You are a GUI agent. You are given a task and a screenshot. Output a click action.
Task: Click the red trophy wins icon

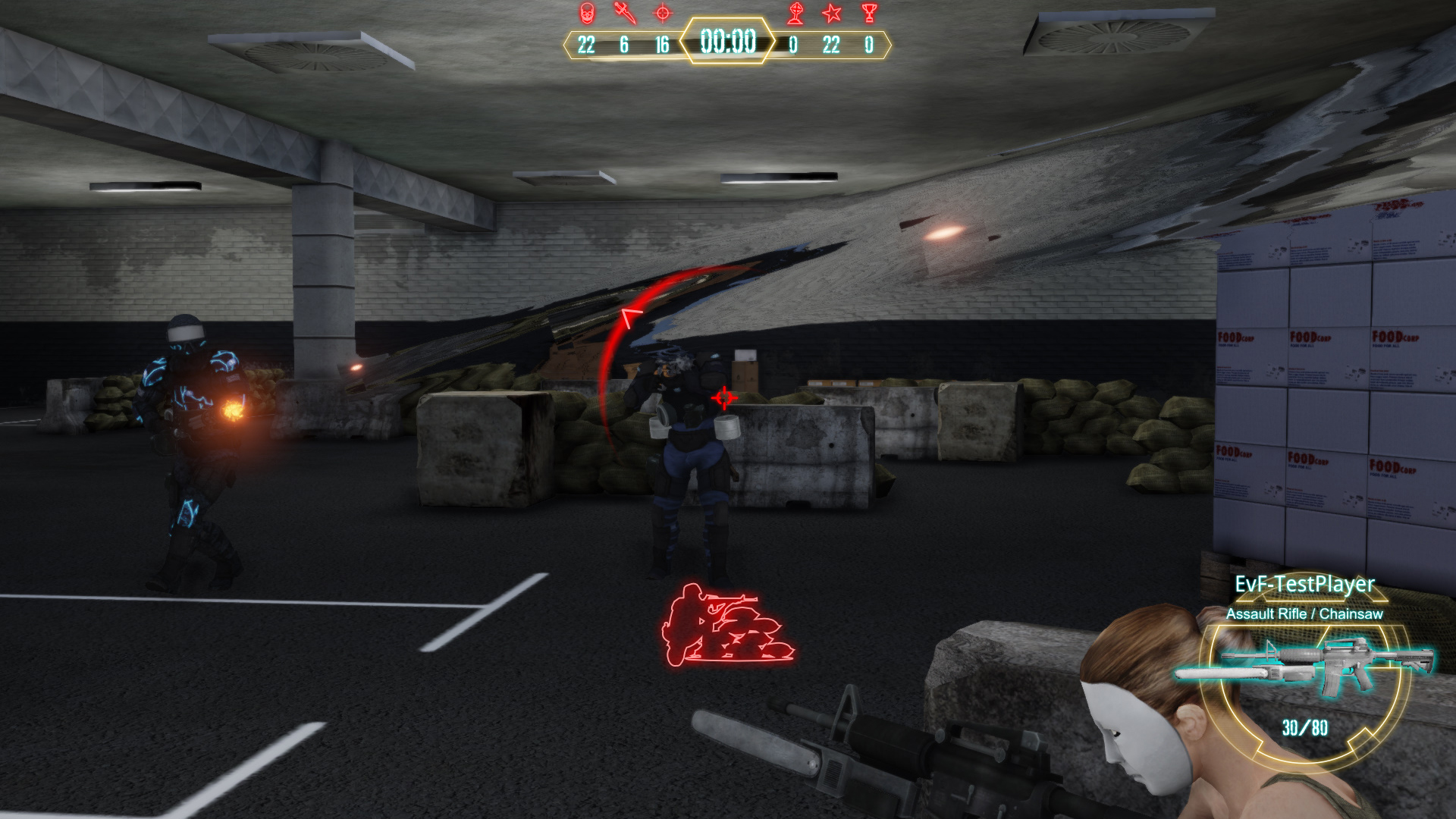869,13
